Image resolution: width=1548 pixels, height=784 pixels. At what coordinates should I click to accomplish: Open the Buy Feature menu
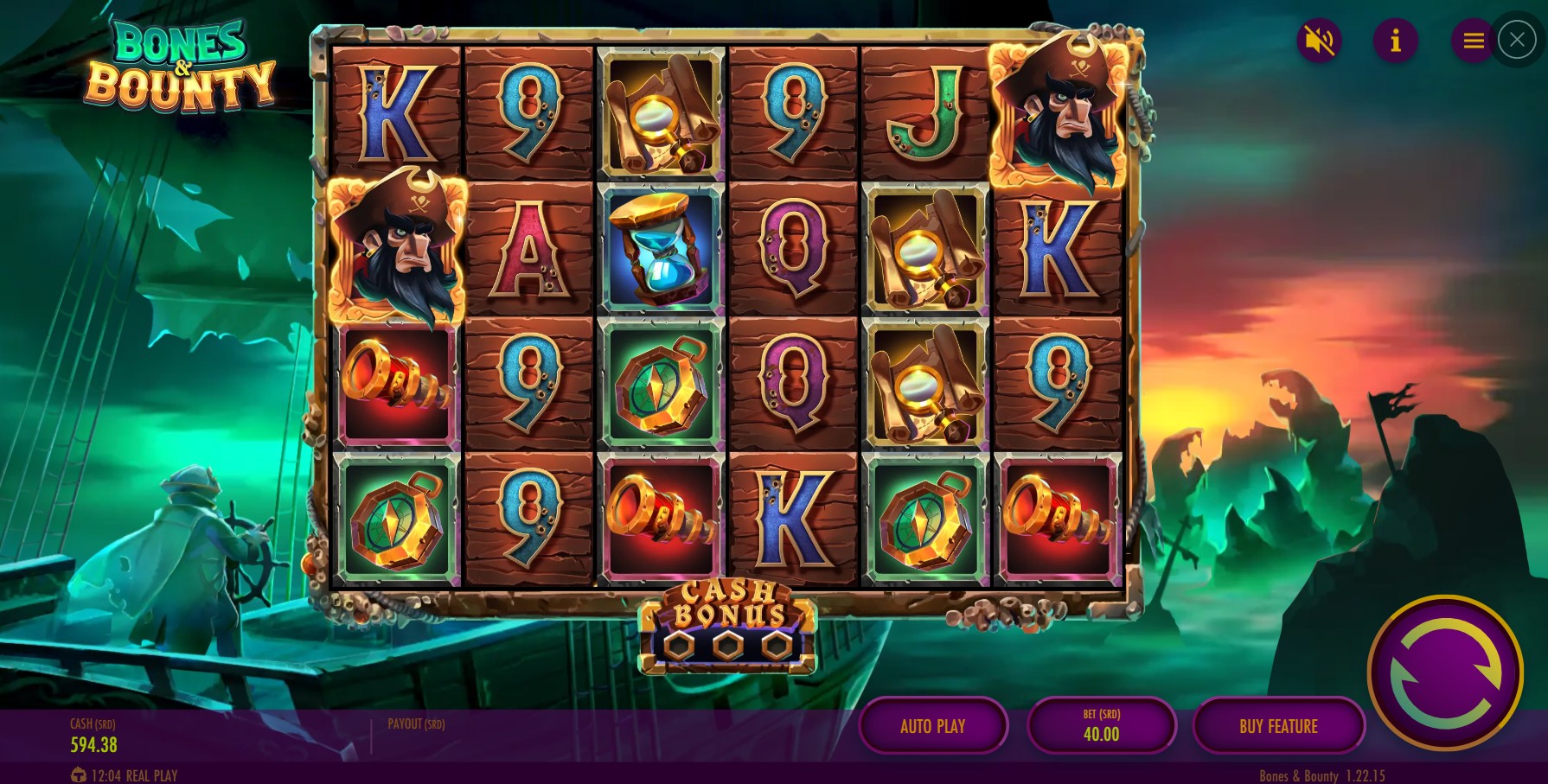[x=1278, y=726]
